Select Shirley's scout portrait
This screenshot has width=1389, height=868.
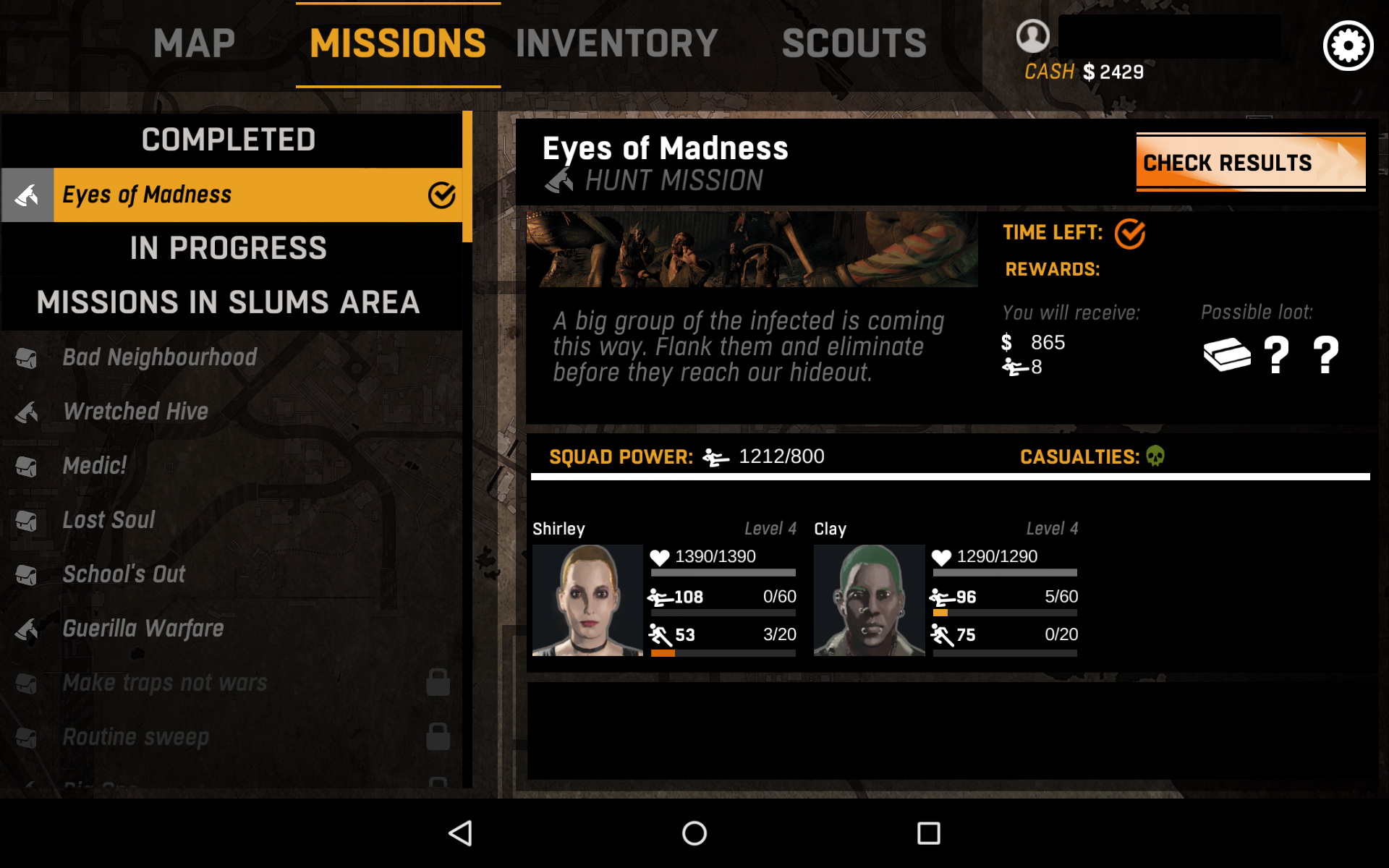coord(587,600)
